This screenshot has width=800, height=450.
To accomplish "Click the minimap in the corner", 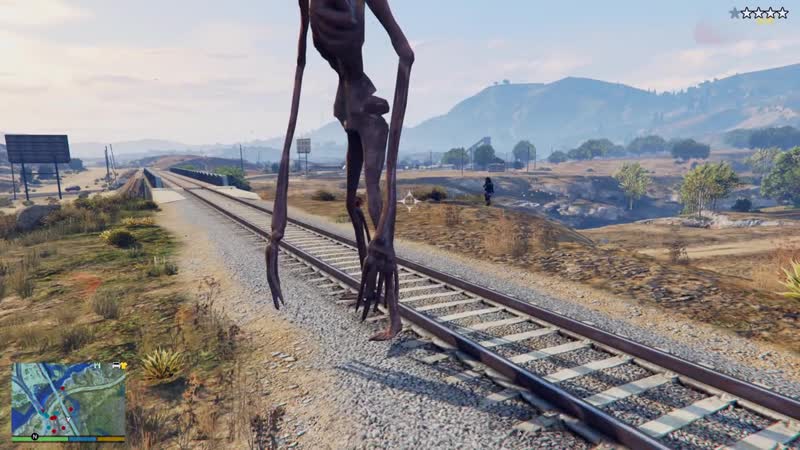I will point(68,398).
